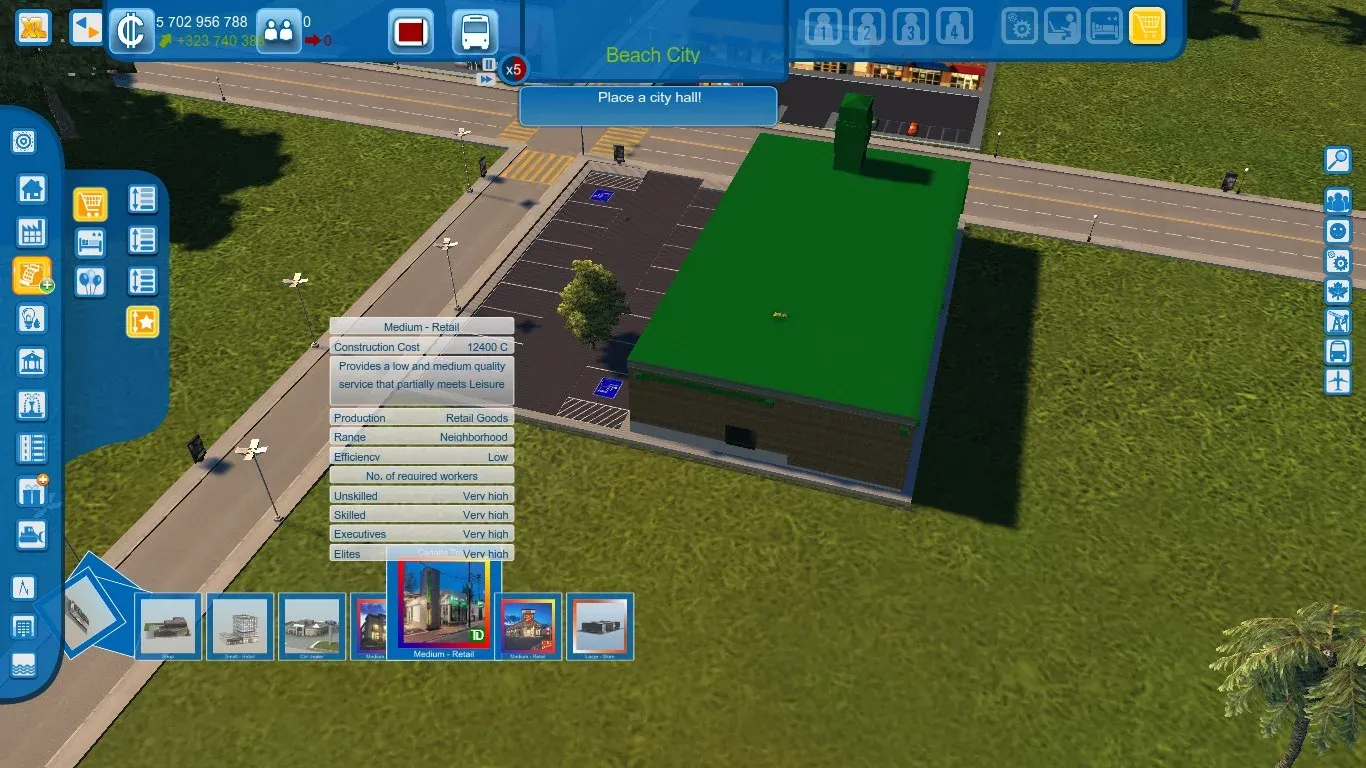1366x768 pixels.
Task: Pick the Car dealer building thumbnail
Action: coord(312,626)
